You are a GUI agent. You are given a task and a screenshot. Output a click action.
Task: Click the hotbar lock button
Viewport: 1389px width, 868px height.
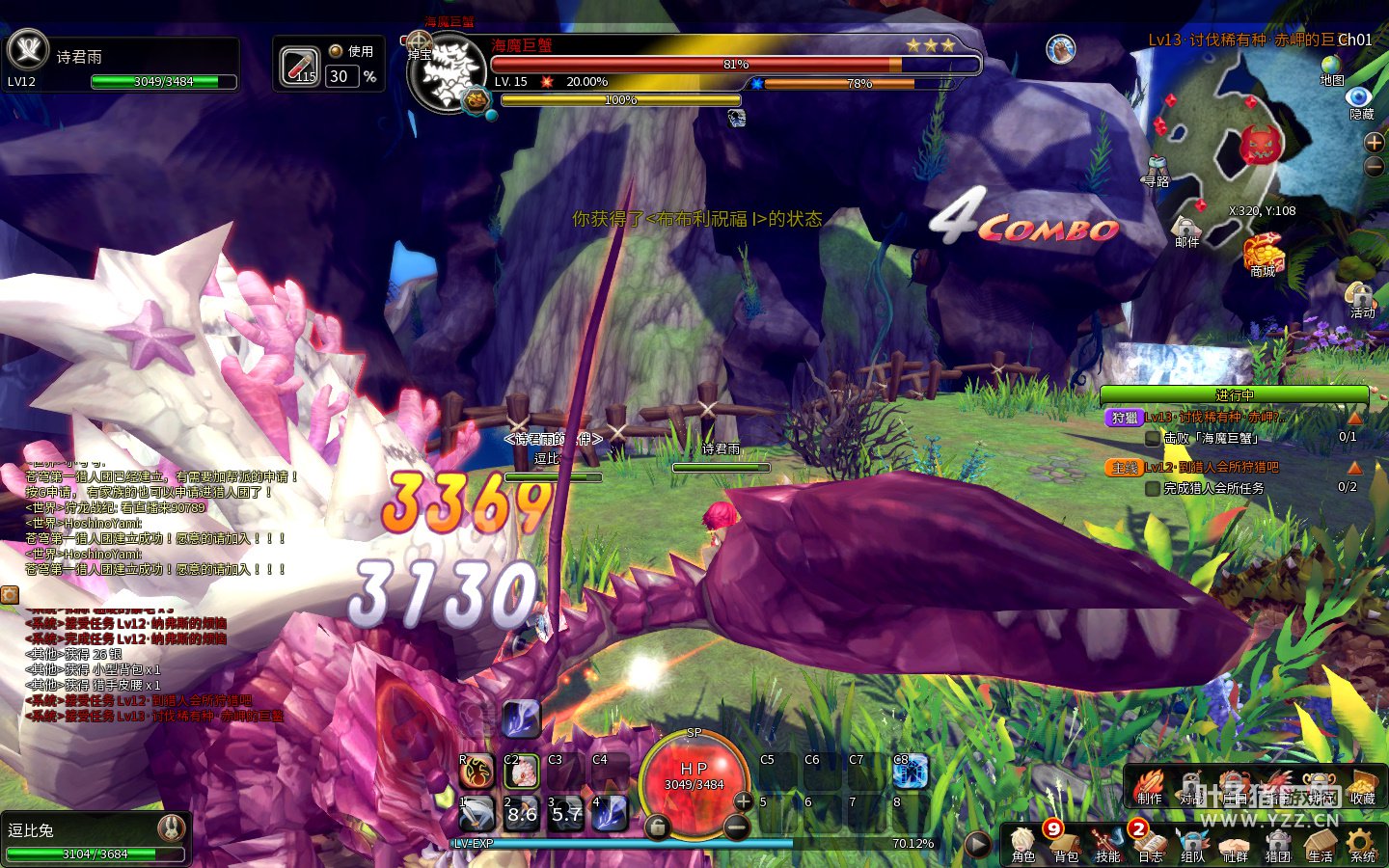657,827
